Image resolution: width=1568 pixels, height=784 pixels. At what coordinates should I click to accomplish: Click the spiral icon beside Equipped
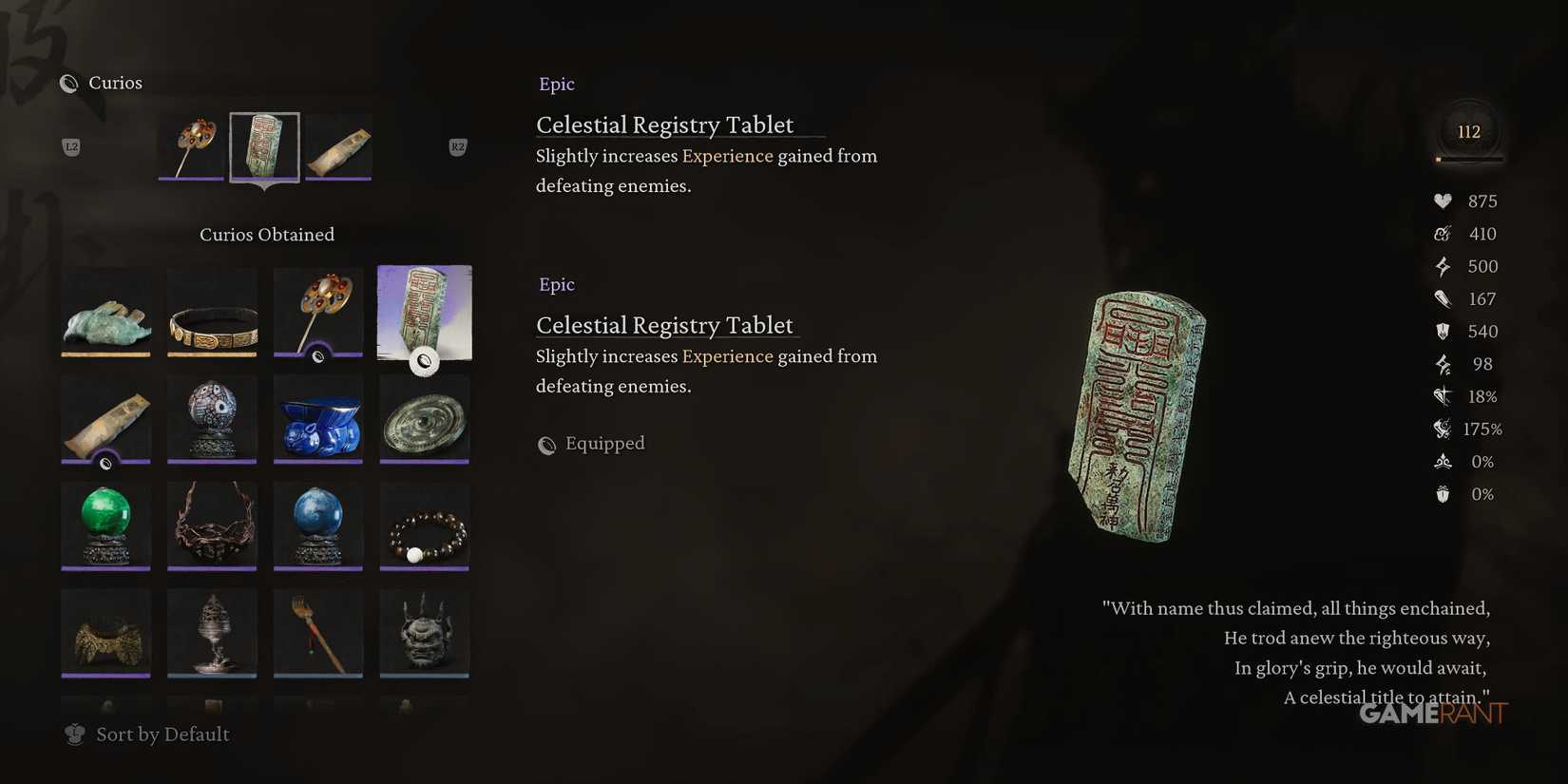[x=546, y=444]
